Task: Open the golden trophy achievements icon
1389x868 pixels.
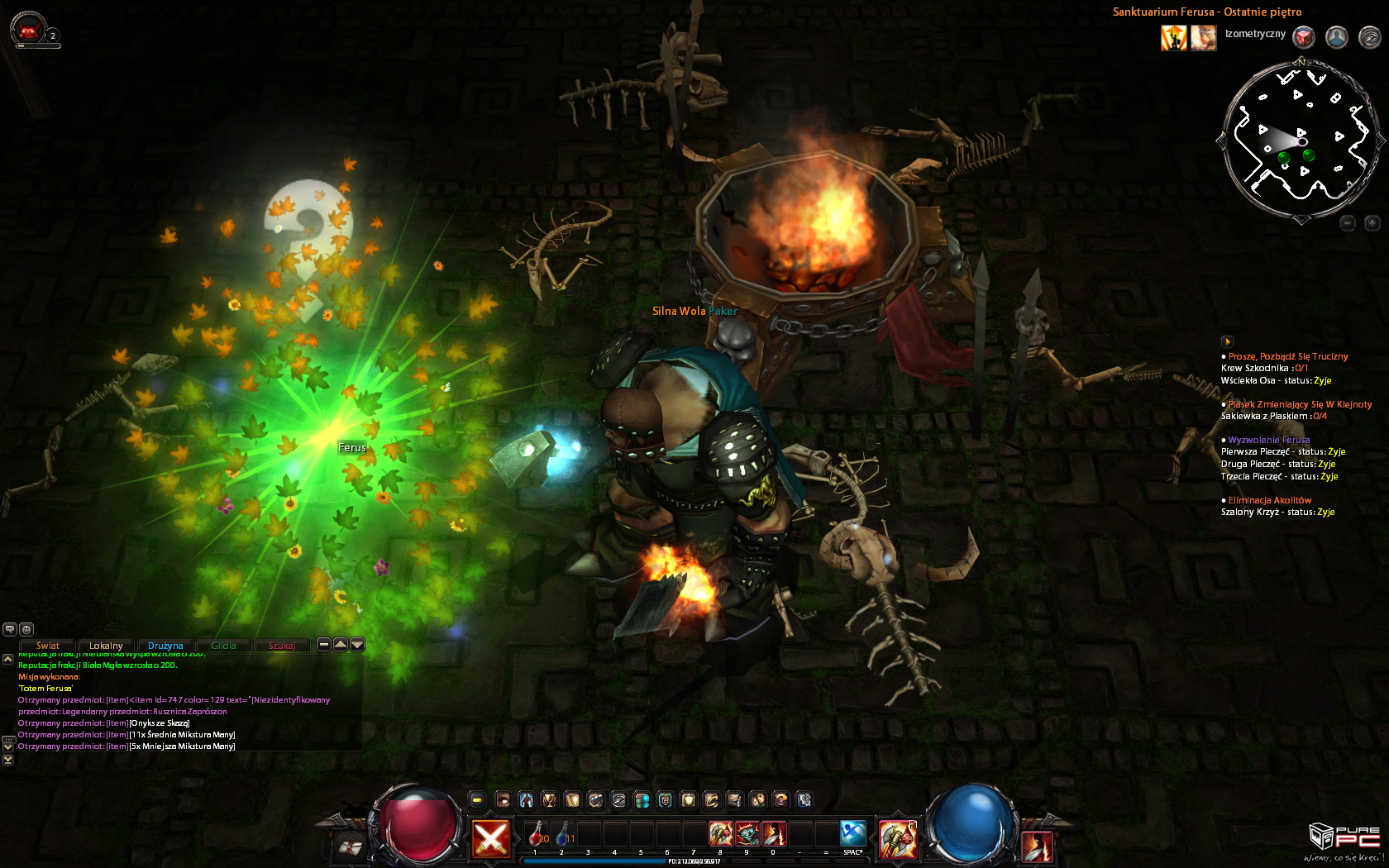Action: pyautogui.click(x=549, y=799)
